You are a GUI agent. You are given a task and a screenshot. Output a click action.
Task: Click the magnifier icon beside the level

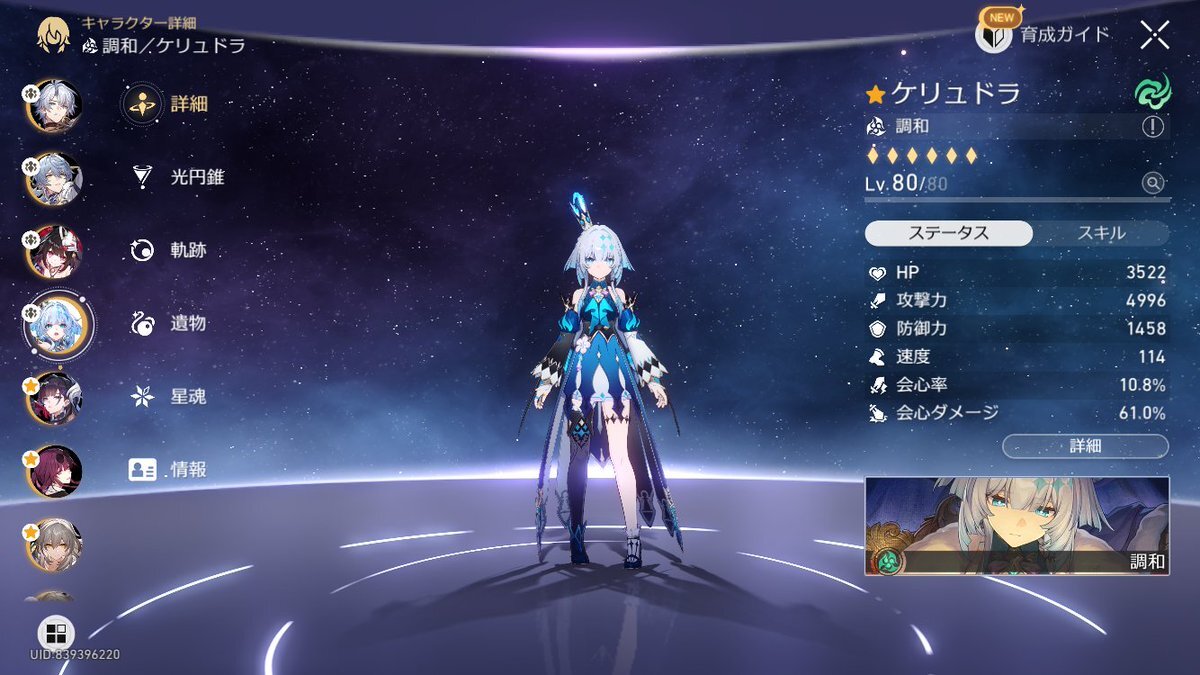click(x=1154, y=183)
